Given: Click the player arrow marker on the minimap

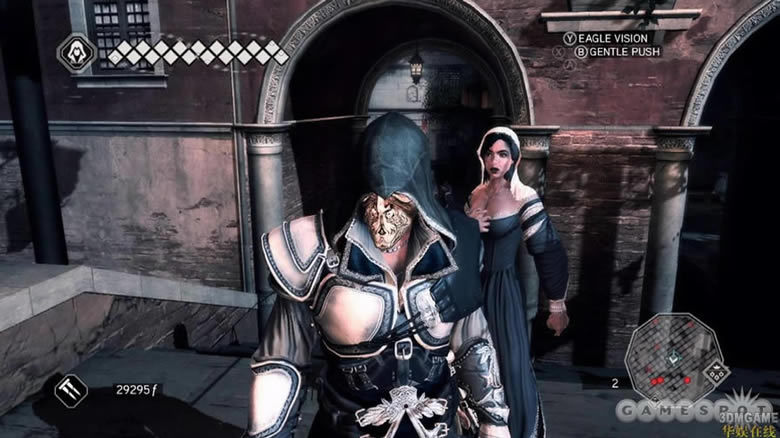Looking at the screenshot, I should (x=671, y=359).
